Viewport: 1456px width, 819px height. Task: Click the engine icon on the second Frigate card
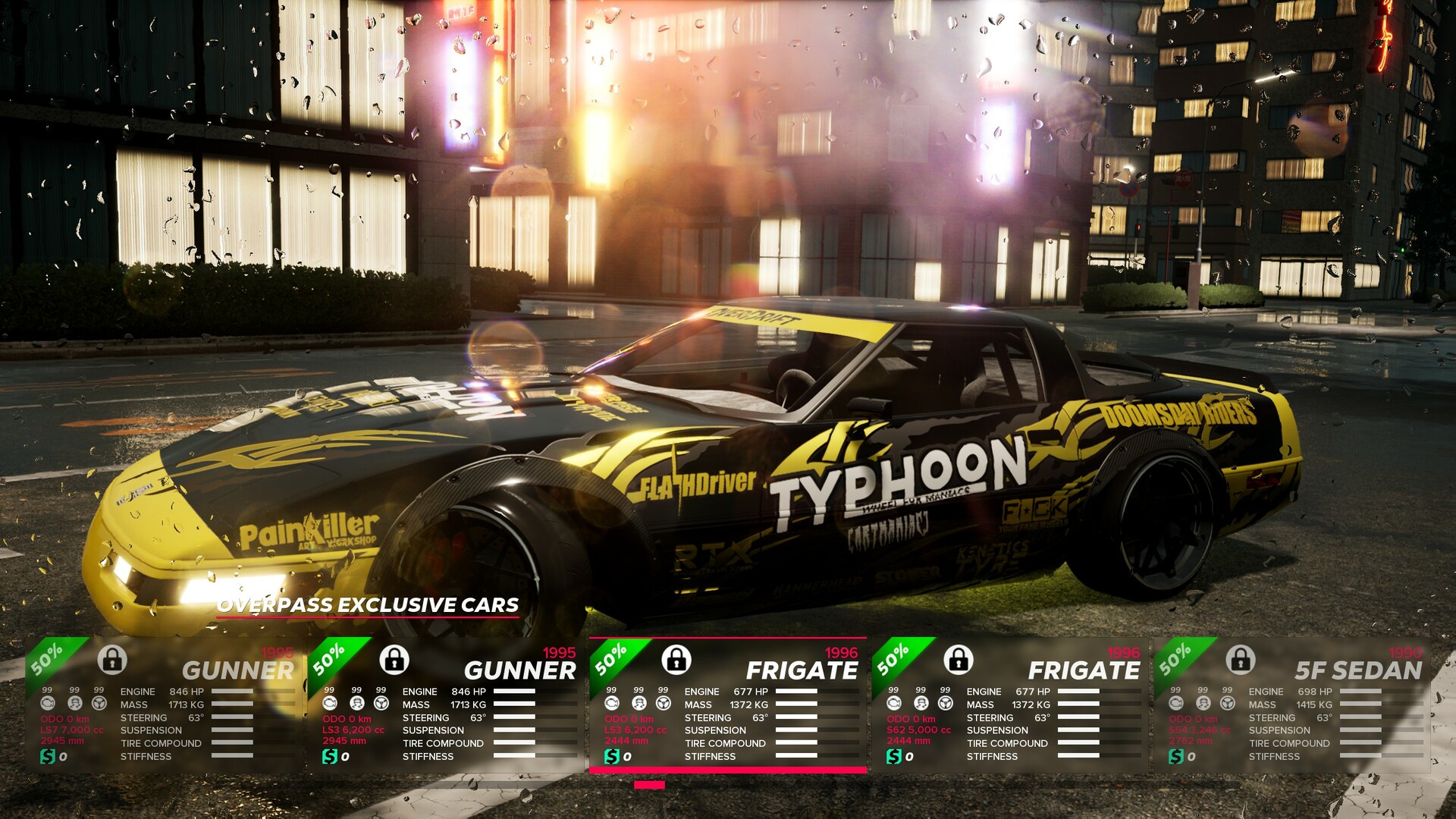pyautogui.click(x=893, y=704)
